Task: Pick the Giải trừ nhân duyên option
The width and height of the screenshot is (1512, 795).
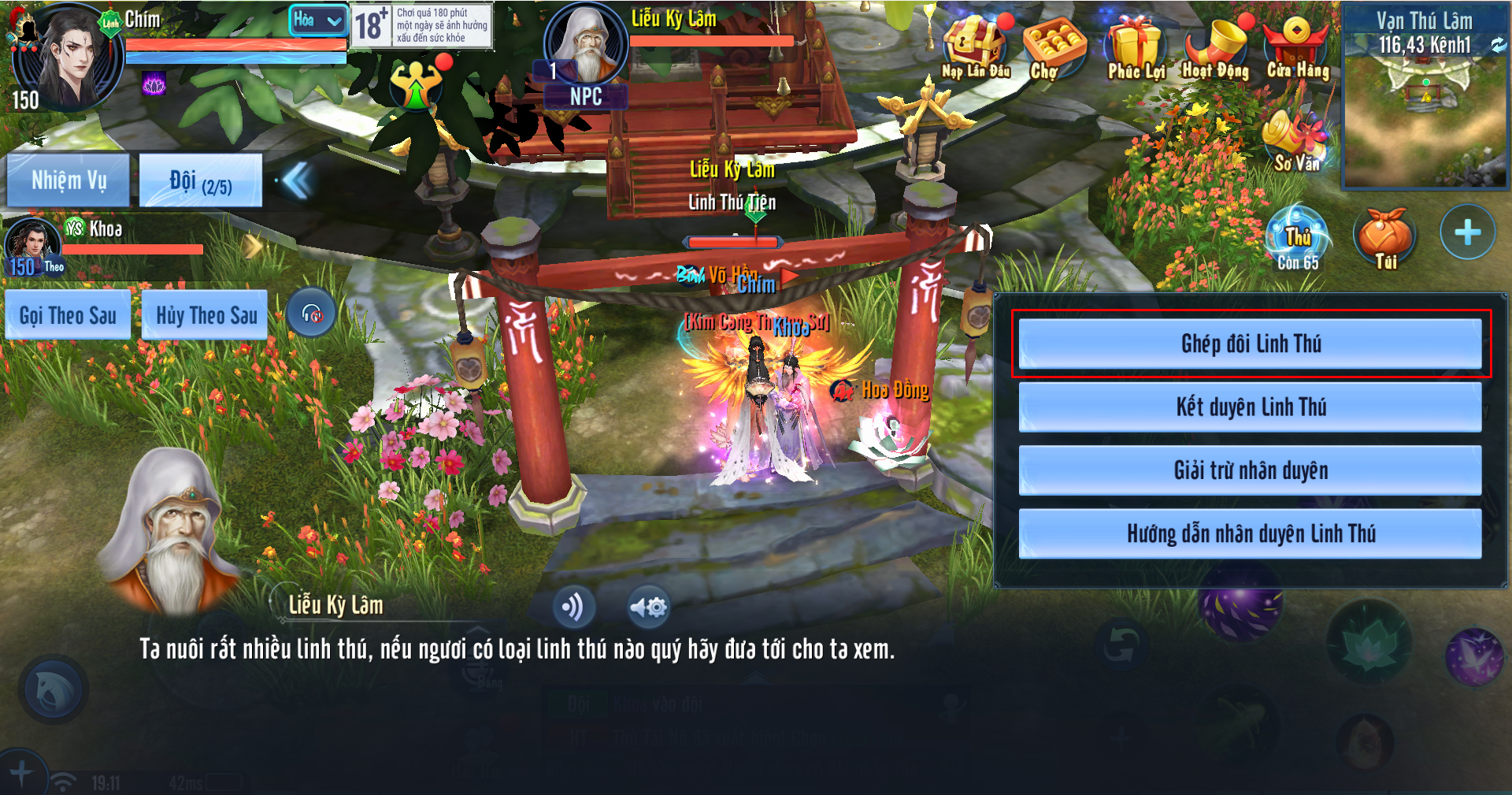Action: coord(1250,470)
